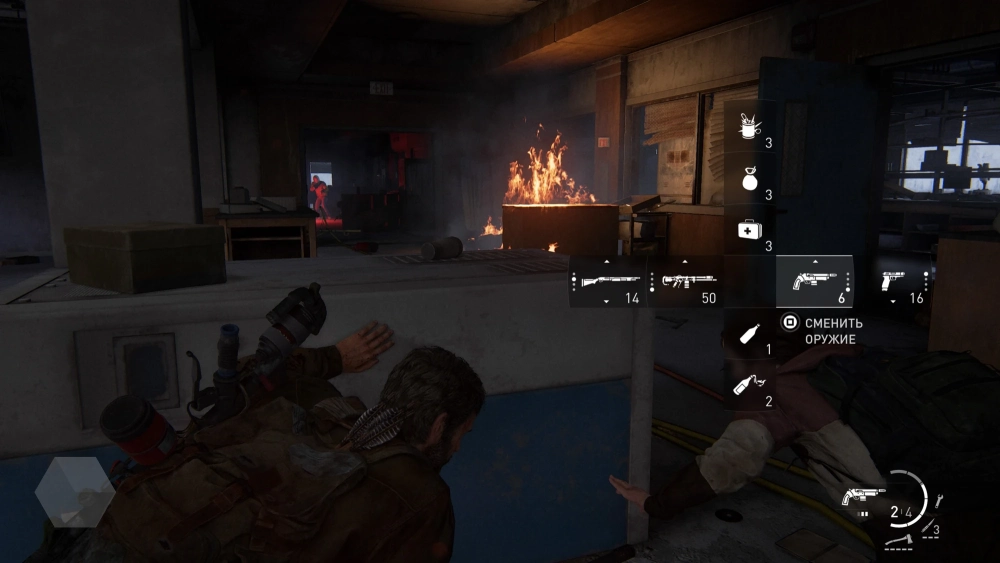Select the highlighted revolver slot
Image resolution: width=1000 pixels, height=563 pixels.
point(813,282)
